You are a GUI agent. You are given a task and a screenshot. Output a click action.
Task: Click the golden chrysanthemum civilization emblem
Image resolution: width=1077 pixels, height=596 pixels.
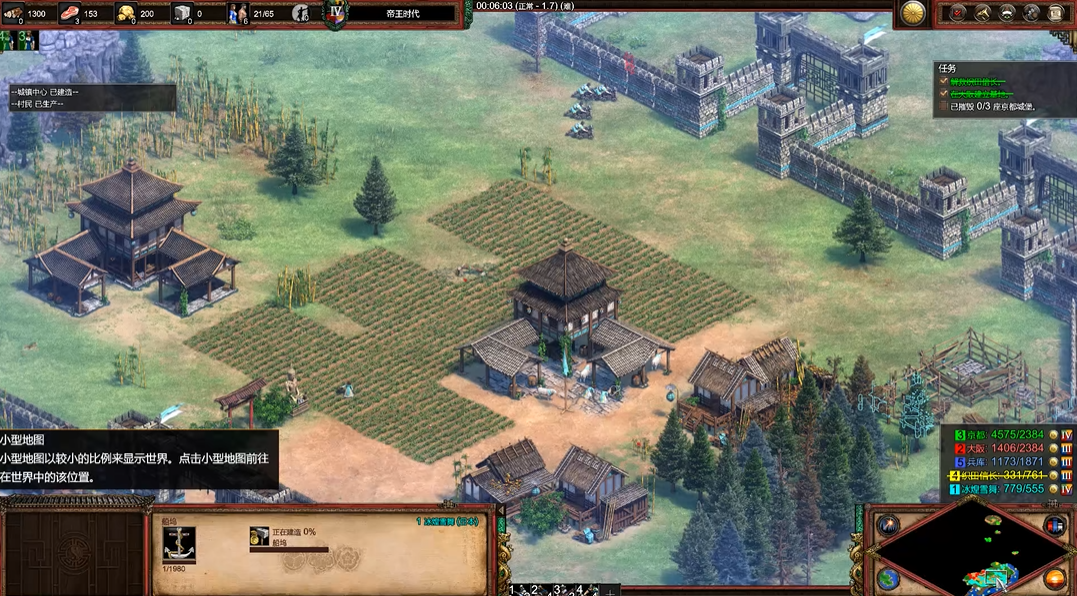click(x=911, y=13)
